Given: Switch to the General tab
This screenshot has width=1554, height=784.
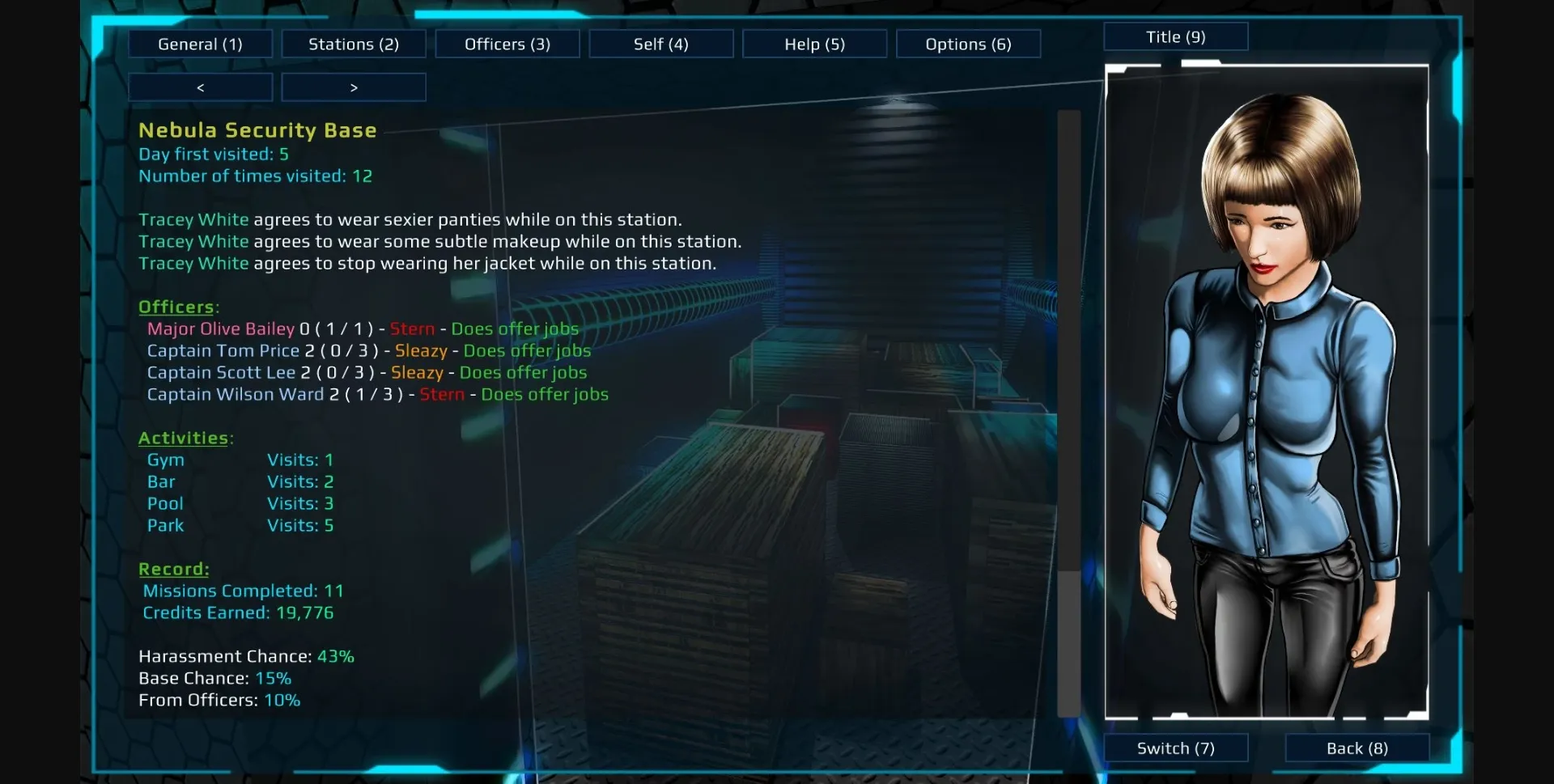Looking at the screenshot, I should click(x=200, y=44).
